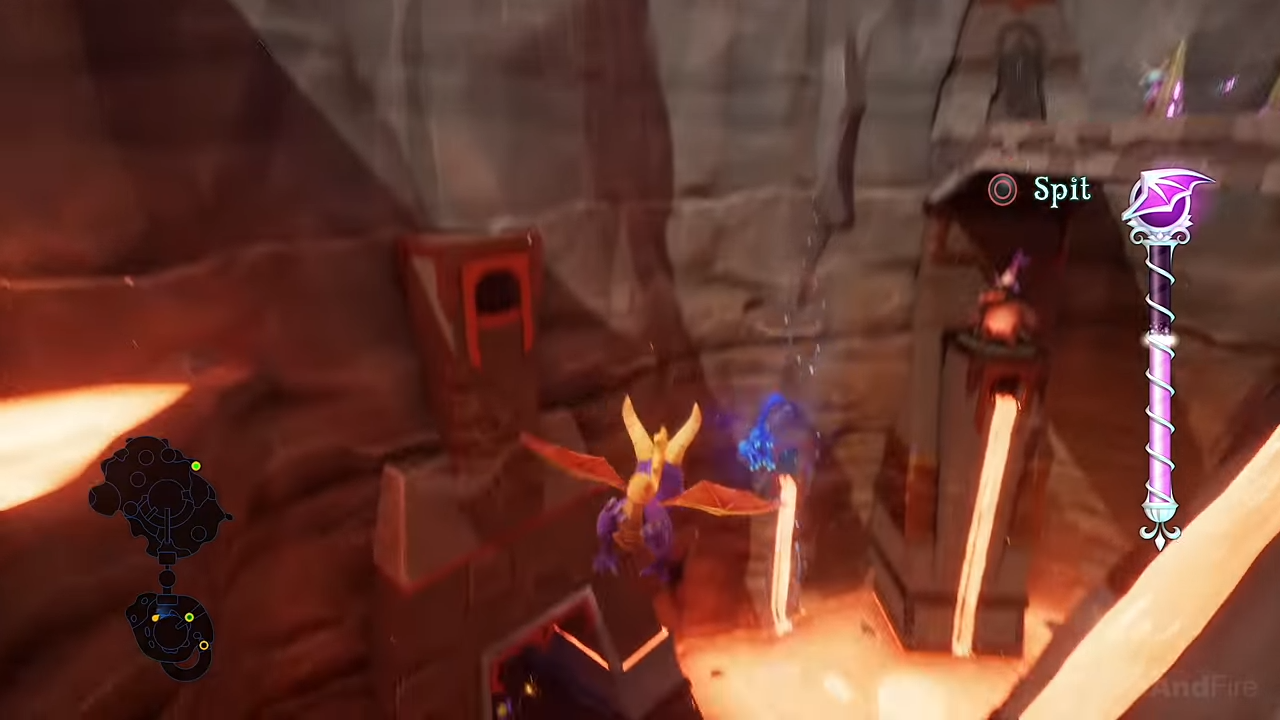
Task: Click the green dot on the upper minimap area
Action: click(197, 466)
